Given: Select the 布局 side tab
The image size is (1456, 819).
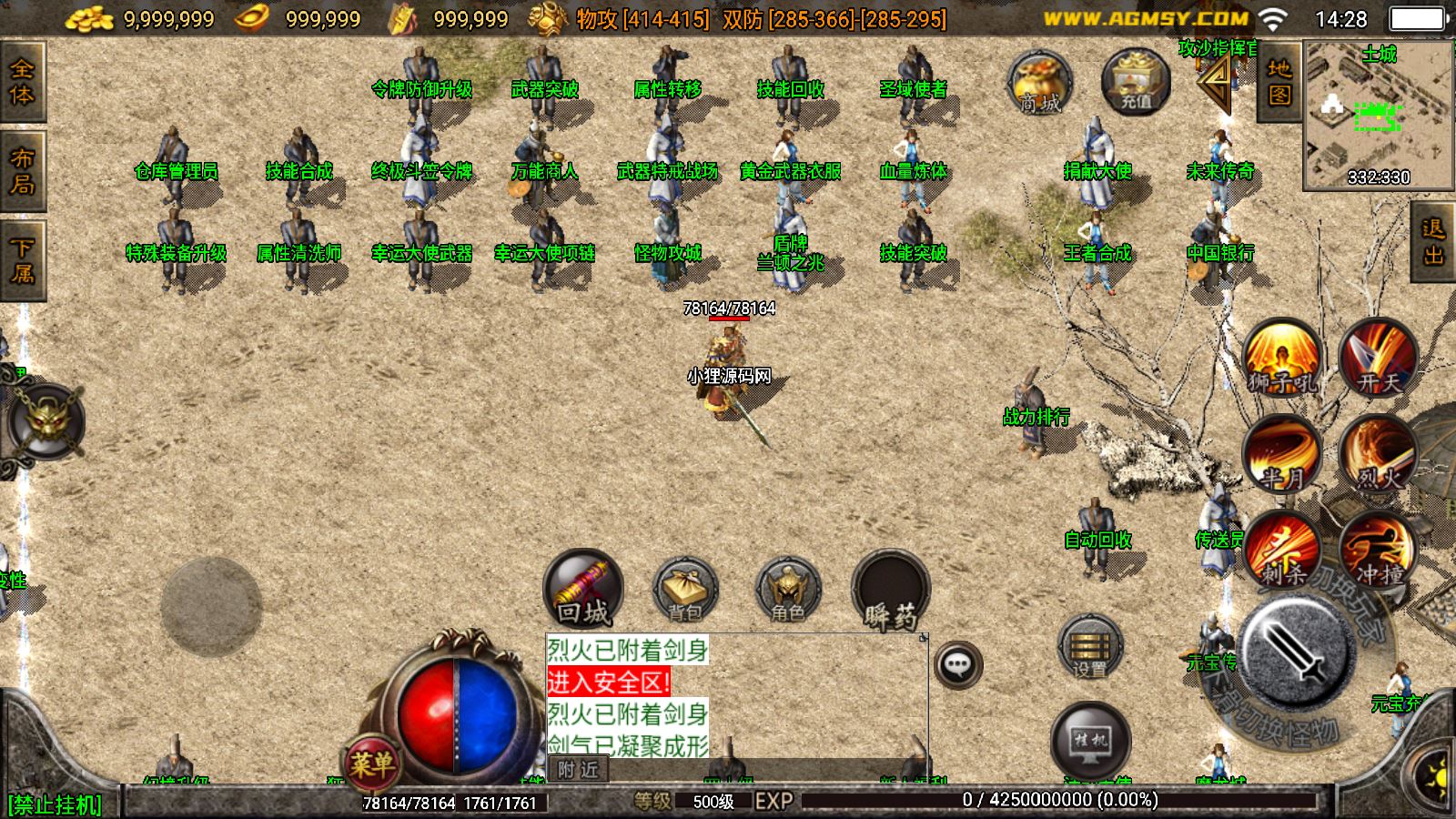Looking at the screenshot, I should [x=22, y=171].
